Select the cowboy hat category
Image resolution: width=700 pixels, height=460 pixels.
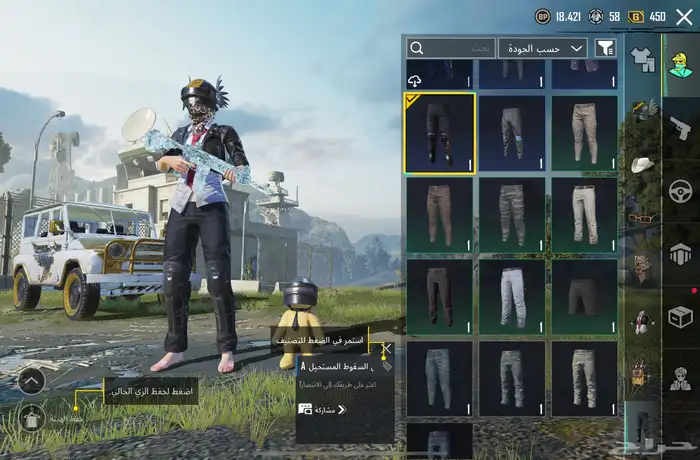(x=641, y=163)
